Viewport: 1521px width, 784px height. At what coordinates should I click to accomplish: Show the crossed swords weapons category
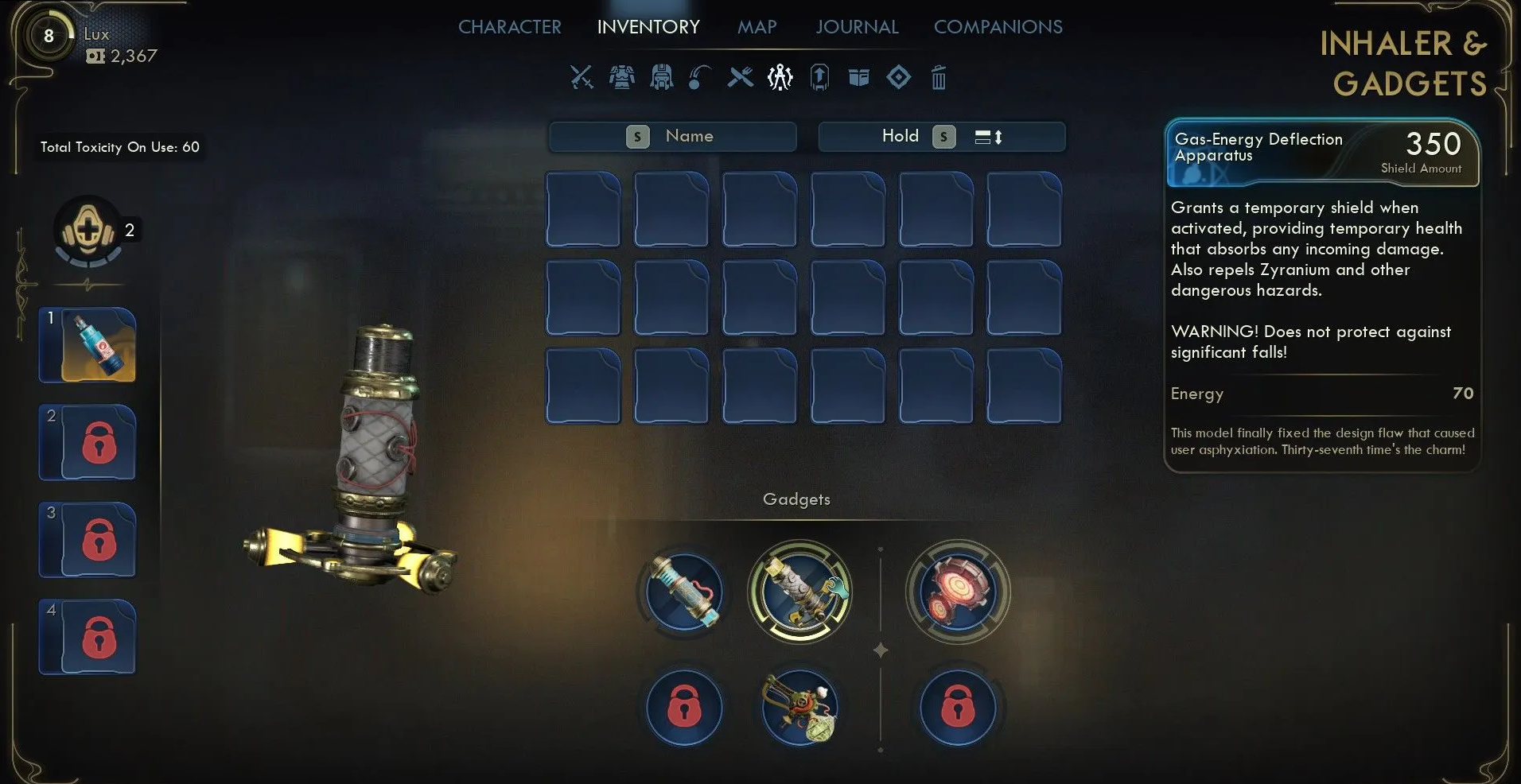point(582,77)
